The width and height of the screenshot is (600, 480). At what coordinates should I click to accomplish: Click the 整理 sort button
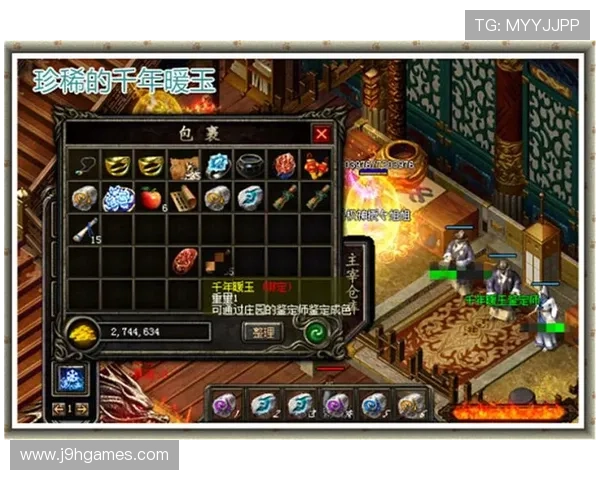(264, 332)
